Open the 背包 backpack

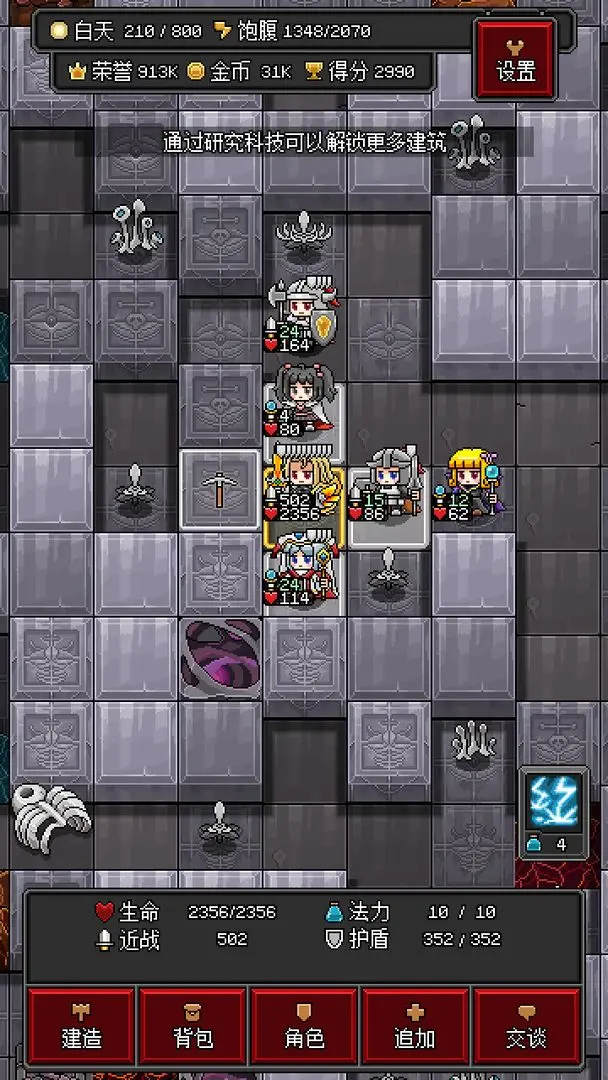(193, 1026)
